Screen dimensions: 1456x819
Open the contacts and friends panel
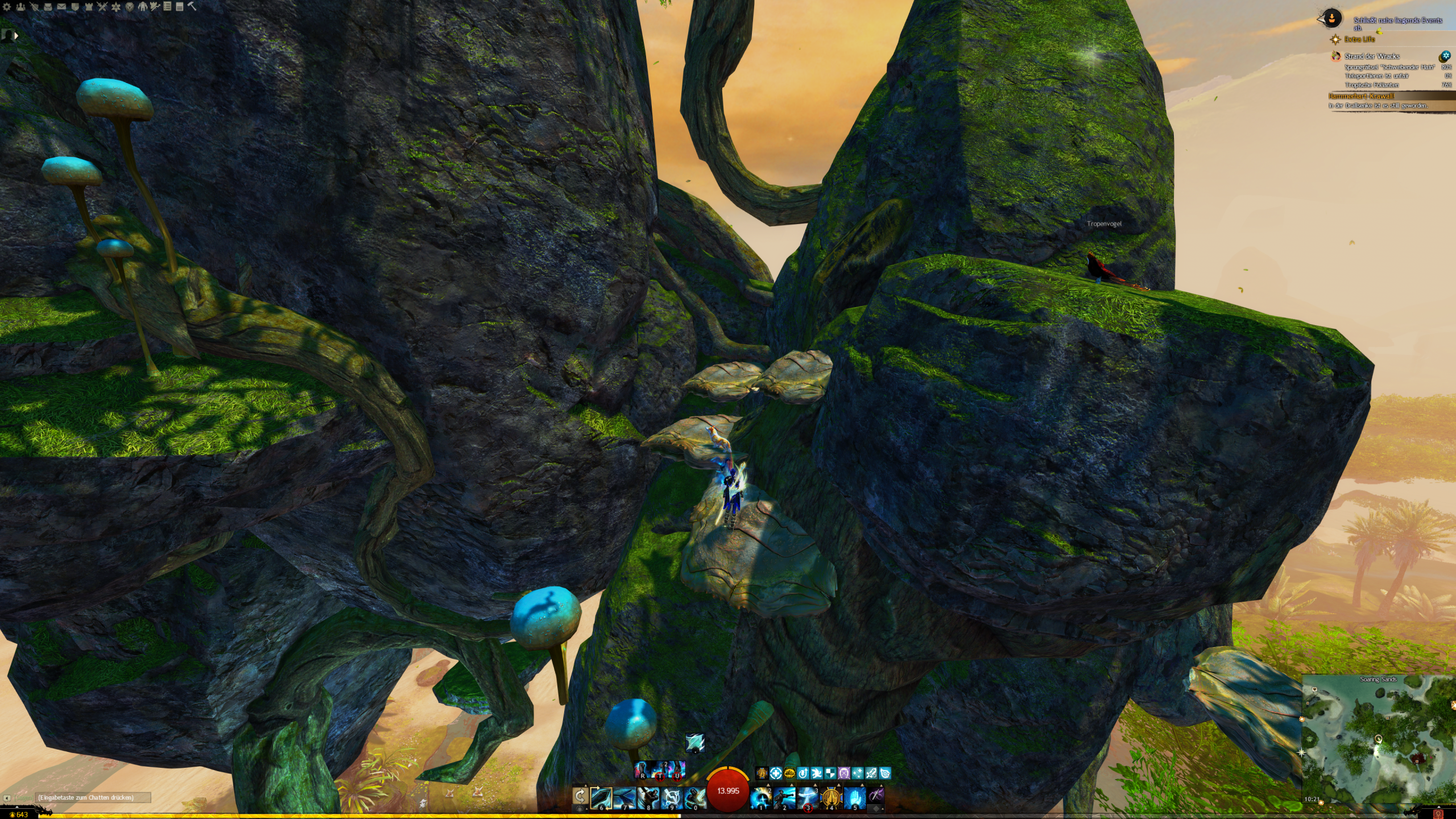(x=20, y=7)
